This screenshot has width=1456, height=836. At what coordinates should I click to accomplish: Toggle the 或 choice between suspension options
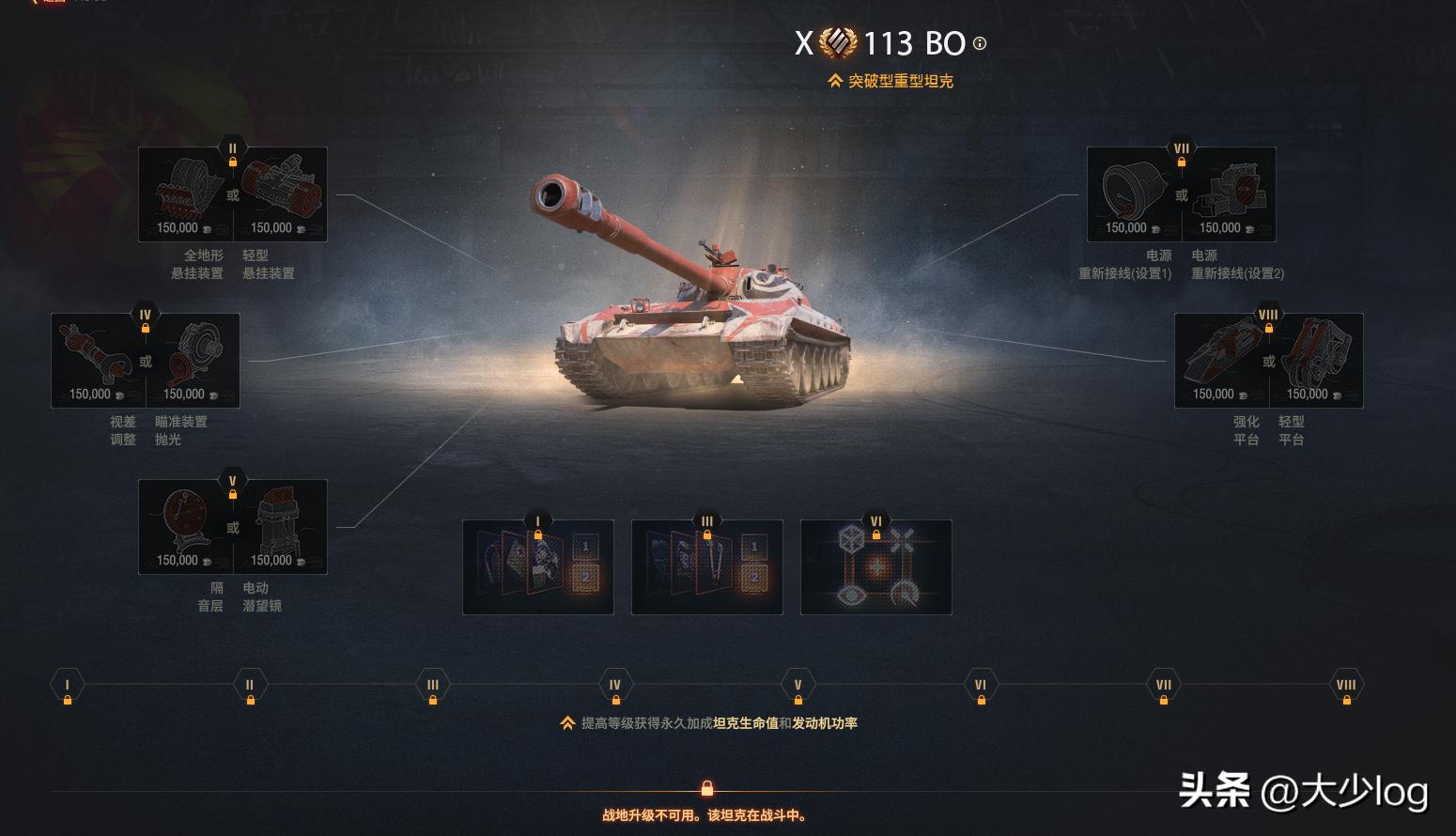(x=232, y=194)
